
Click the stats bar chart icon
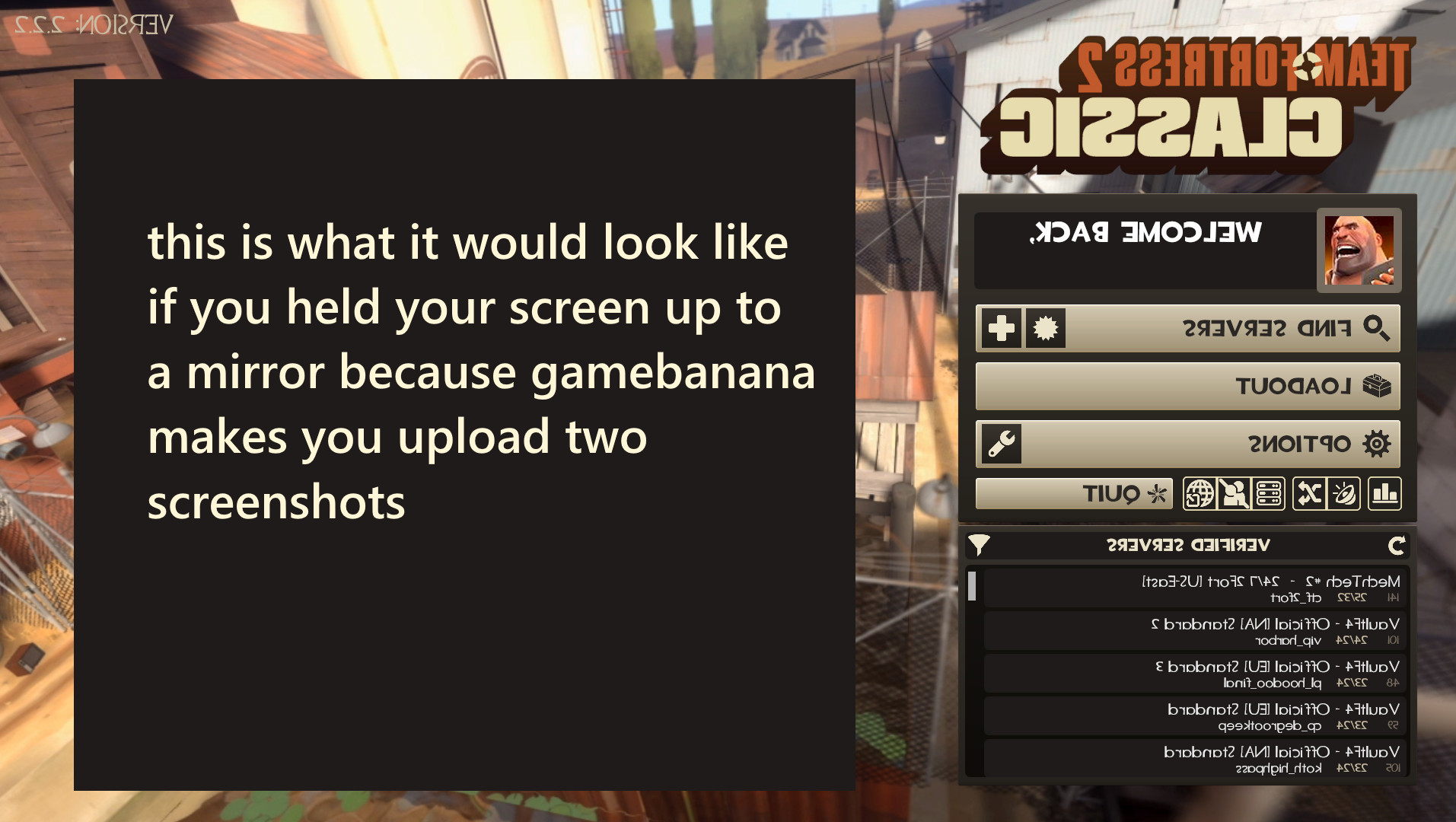[x=1385, y=492]
